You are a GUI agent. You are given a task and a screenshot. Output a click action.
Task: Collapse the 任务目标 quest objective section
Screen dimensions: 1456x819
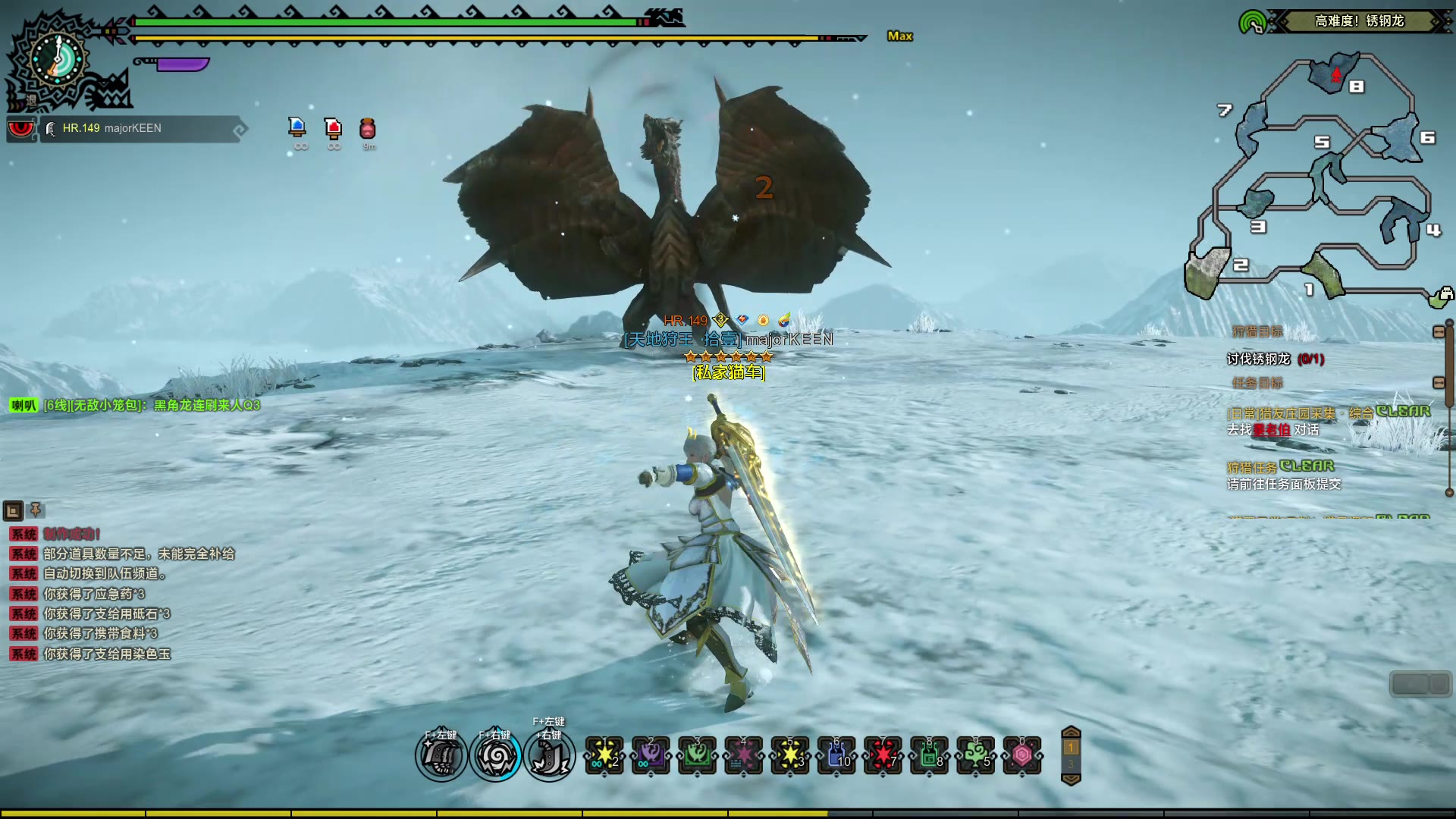1439,383
